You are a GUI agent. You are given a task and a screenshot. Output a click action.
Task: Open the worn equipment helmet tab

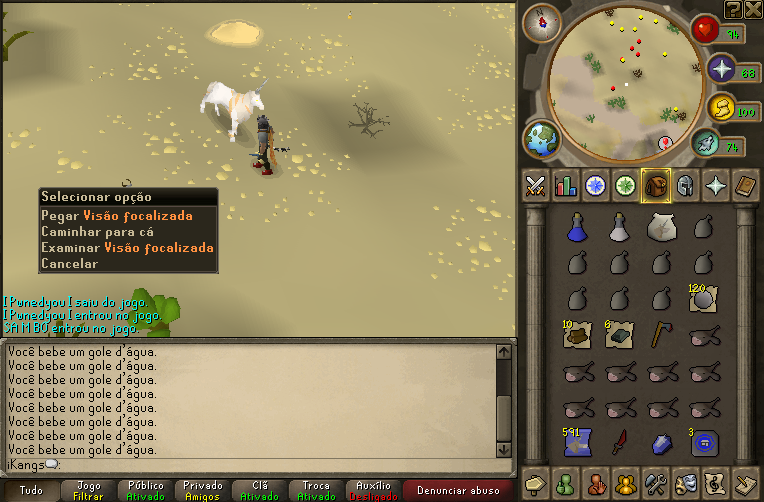[x=686, y=185]
